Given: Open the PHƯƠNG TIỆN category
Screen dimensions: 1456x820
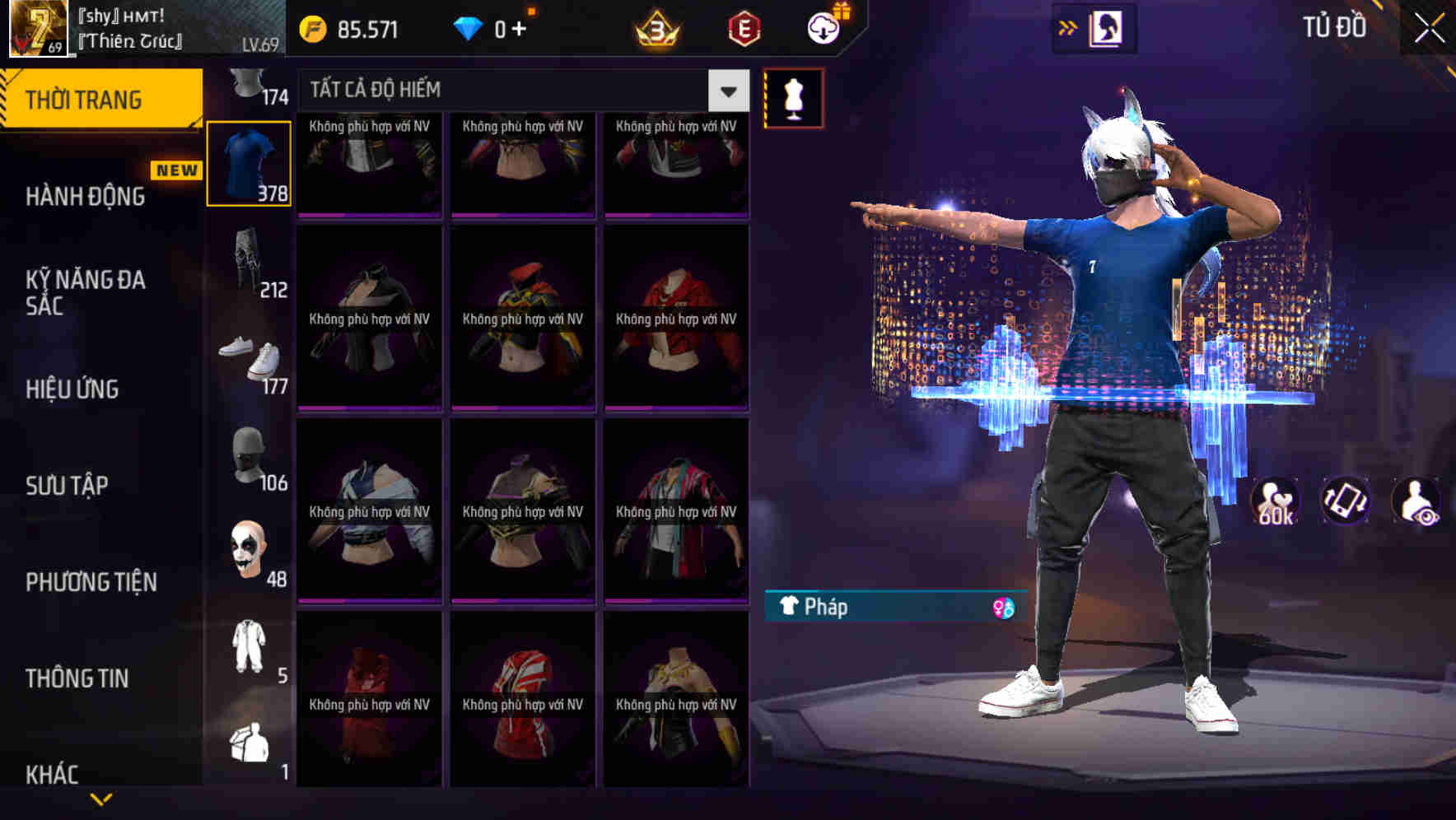Looking at the screenshot, I should tap(91, 582).
